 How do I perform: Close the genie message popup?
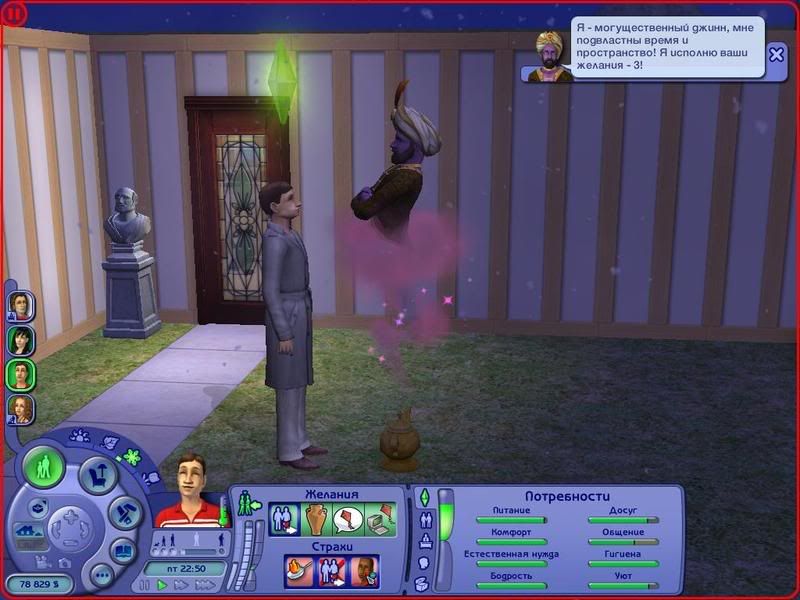777,56
